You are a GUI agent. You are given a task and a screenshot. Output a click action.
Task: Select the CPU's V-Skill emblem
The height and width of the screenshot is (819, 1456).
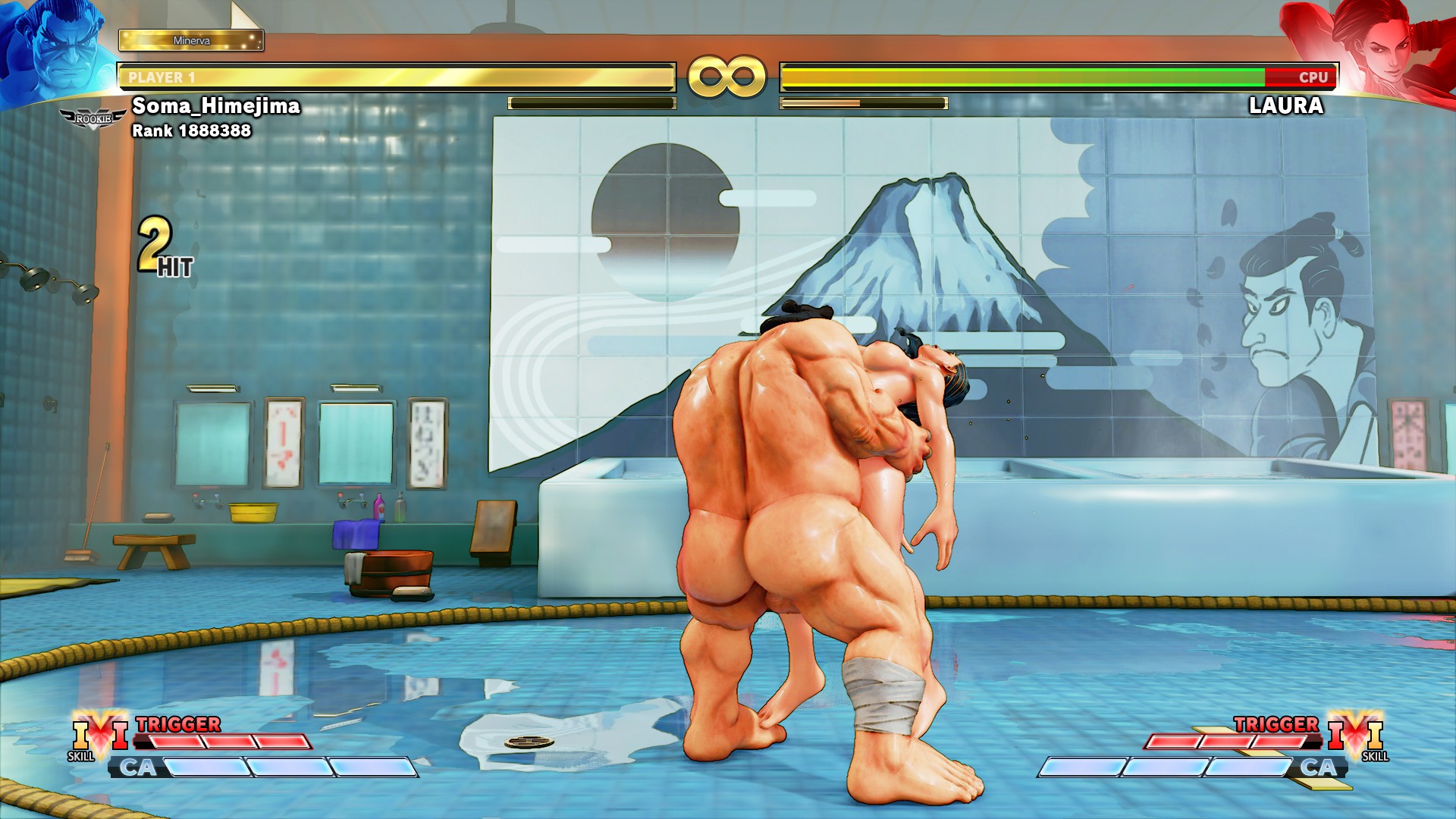coord(1355,734)
